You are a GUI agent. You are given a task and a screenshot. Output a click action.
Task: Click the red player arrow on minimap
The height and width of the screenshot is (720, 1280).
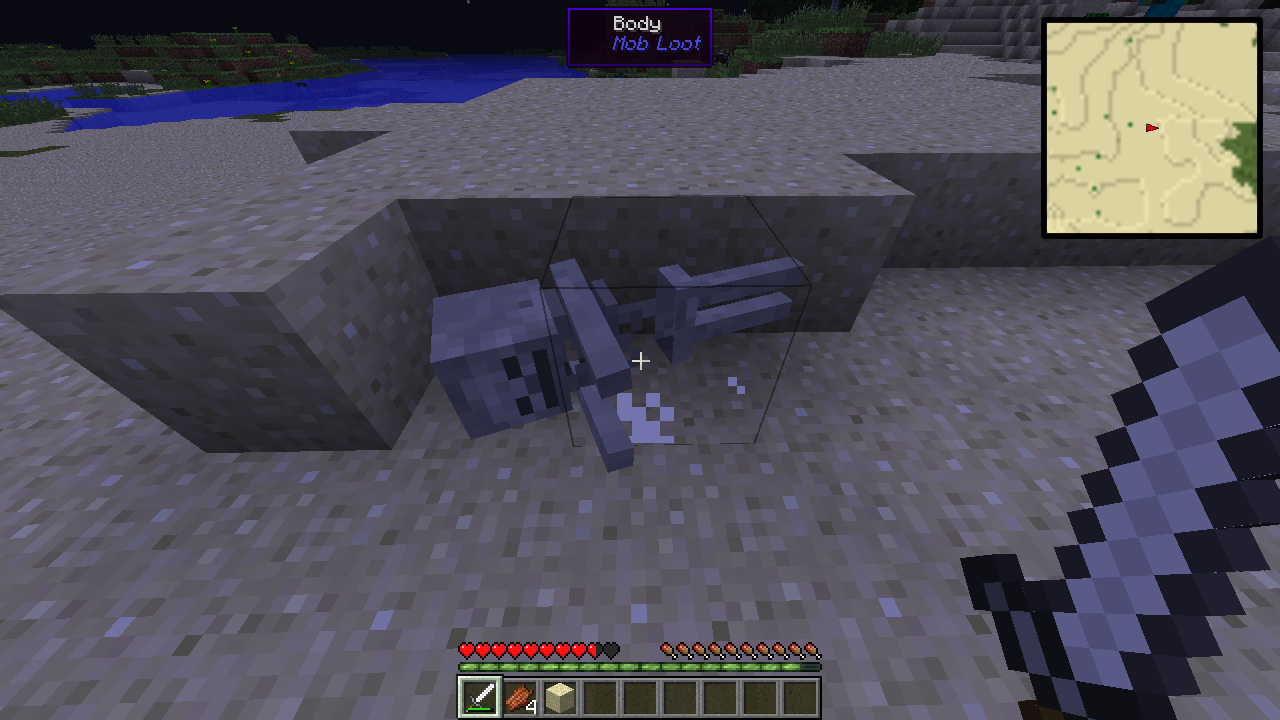[x=1152, y=127]
